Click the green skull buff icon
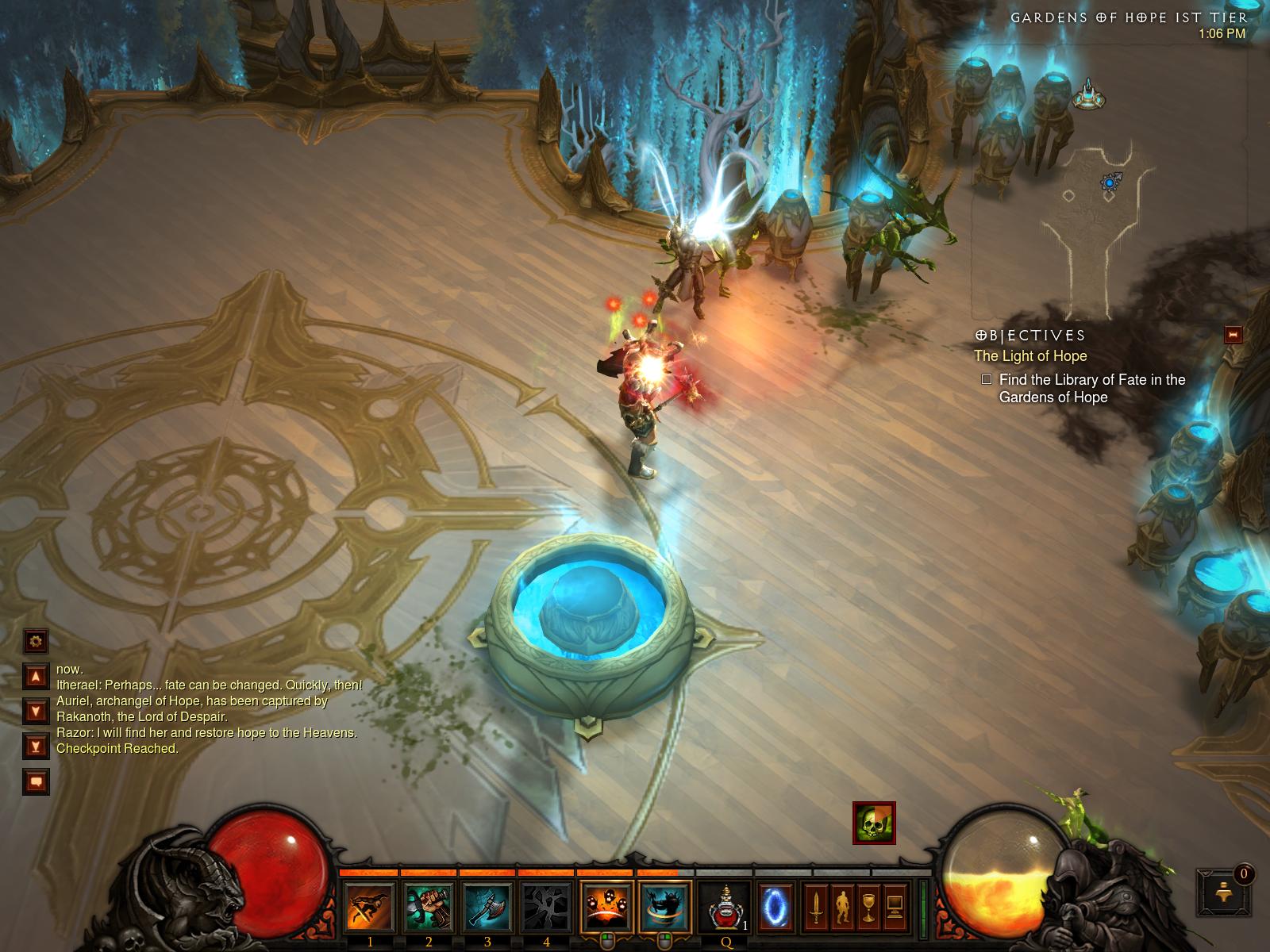 pyautogui.click(x=874, y=823)
